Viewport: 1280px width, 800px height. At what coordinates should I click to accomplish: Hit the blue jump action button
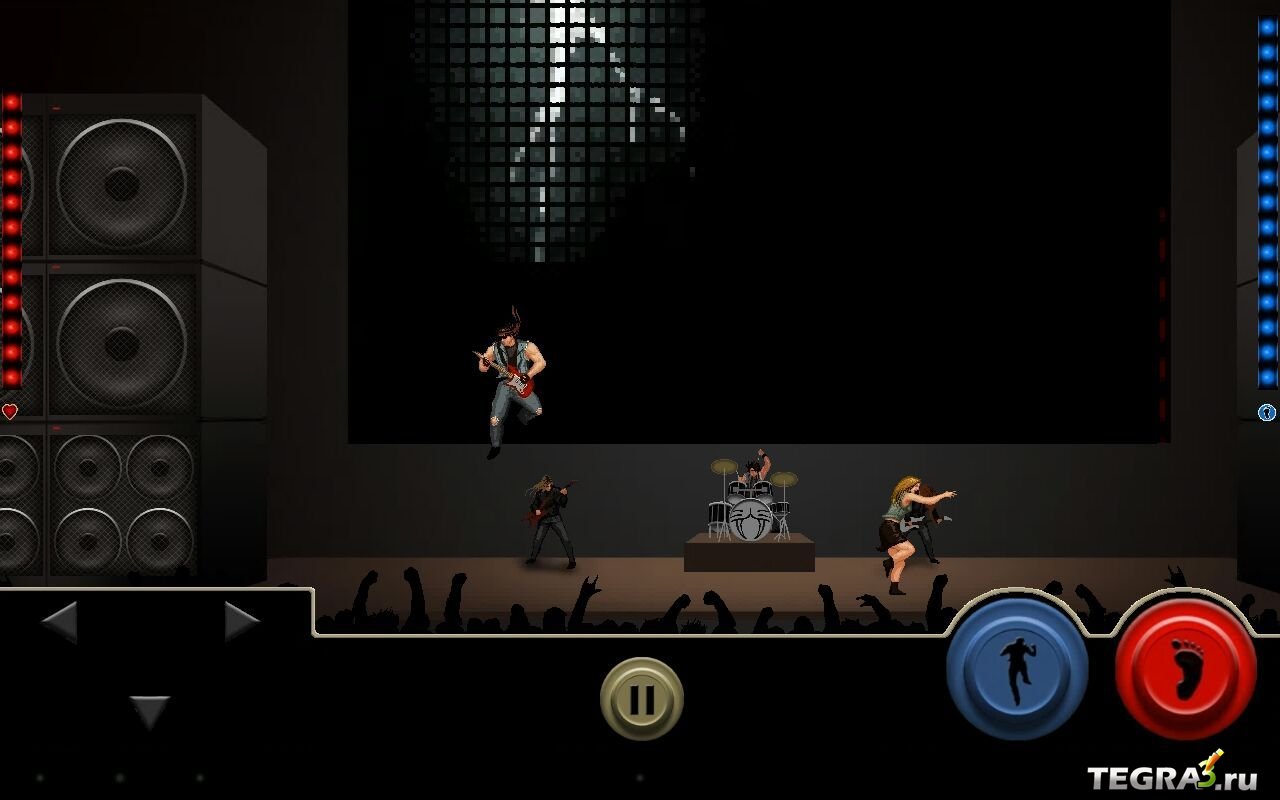click(x=1017, y=667)
